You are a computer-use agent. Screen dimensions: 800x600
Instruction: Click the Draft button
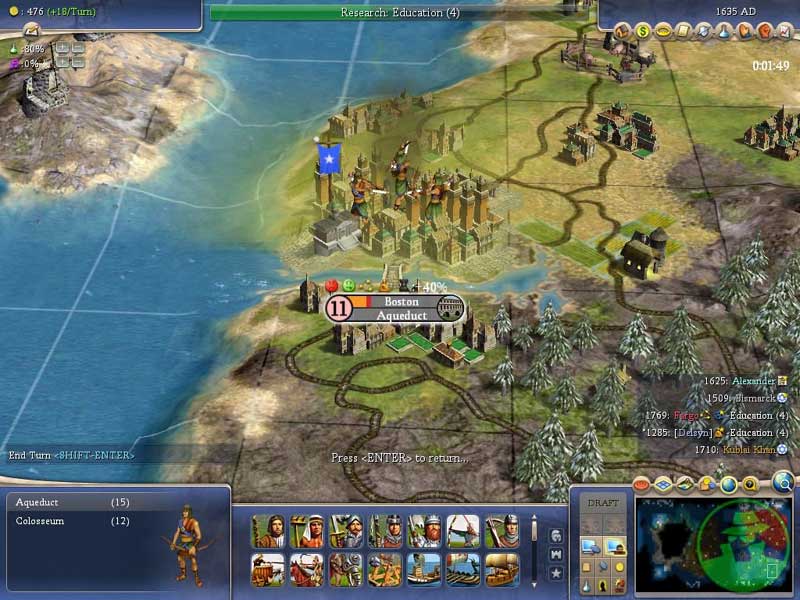click(x=603, y=503)
